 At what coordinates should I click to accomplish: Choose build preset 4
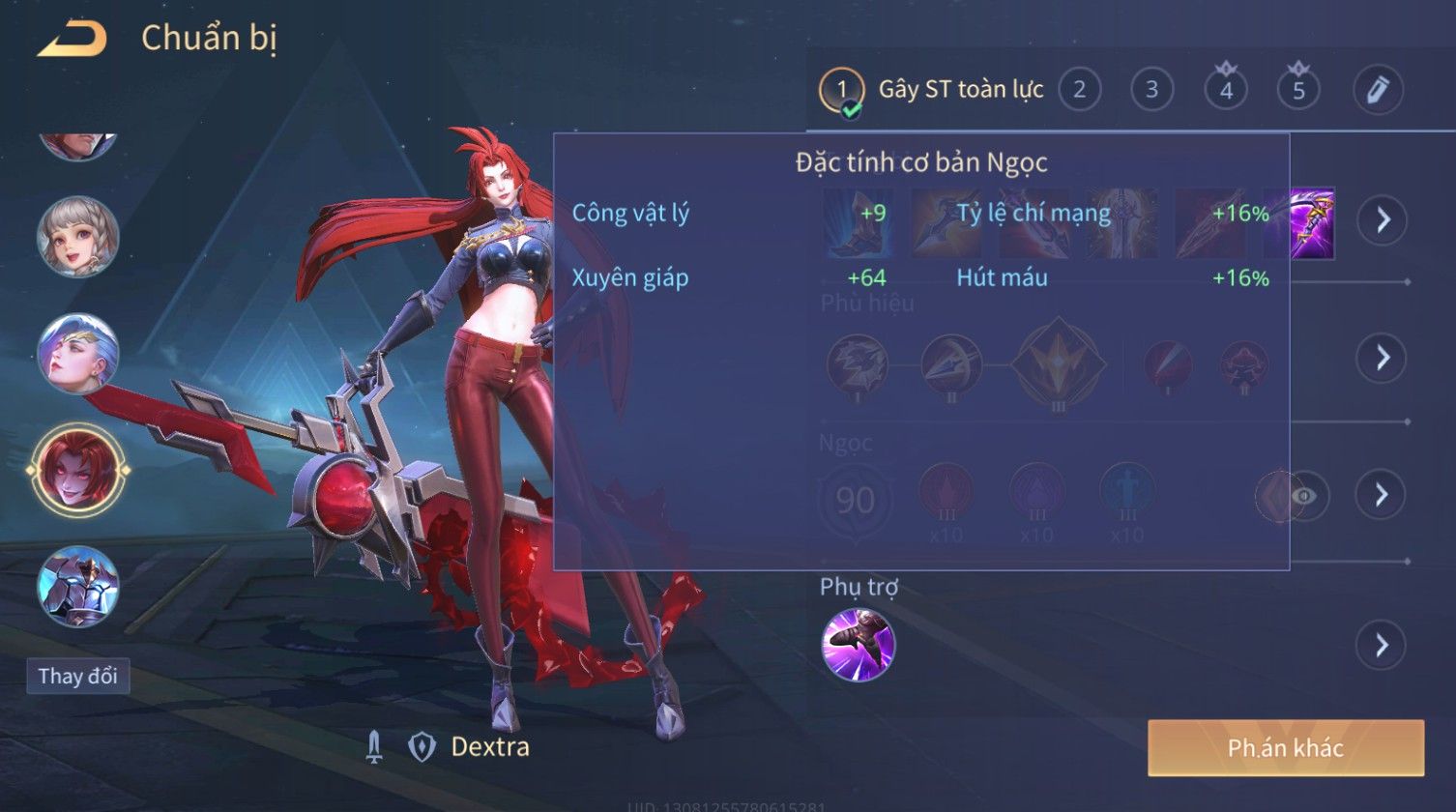(x=1226, y=90)
